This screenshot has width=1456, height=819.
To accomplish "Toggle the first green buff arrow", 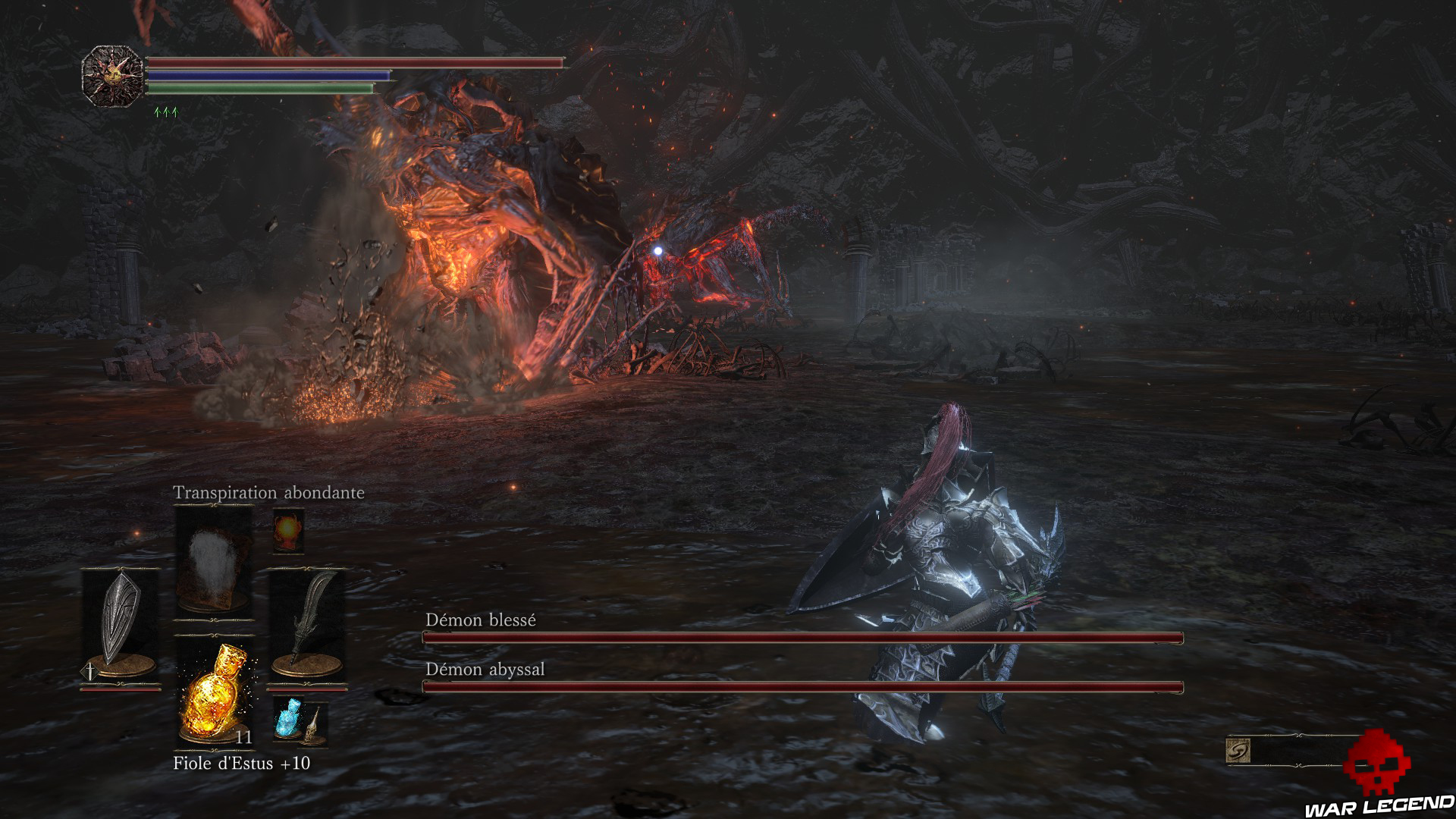I will point(156,110).
